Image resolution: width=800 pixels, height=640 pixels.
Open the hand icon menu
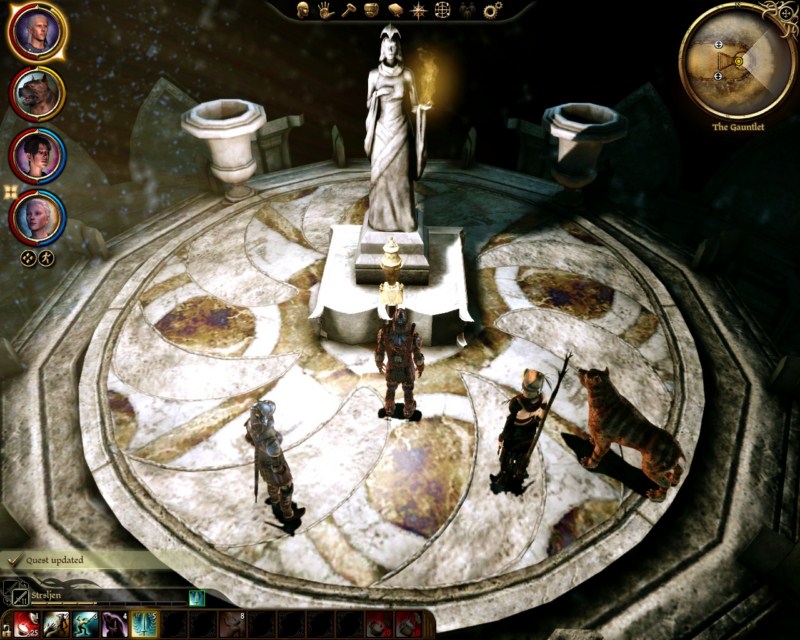tap(325, 10)
